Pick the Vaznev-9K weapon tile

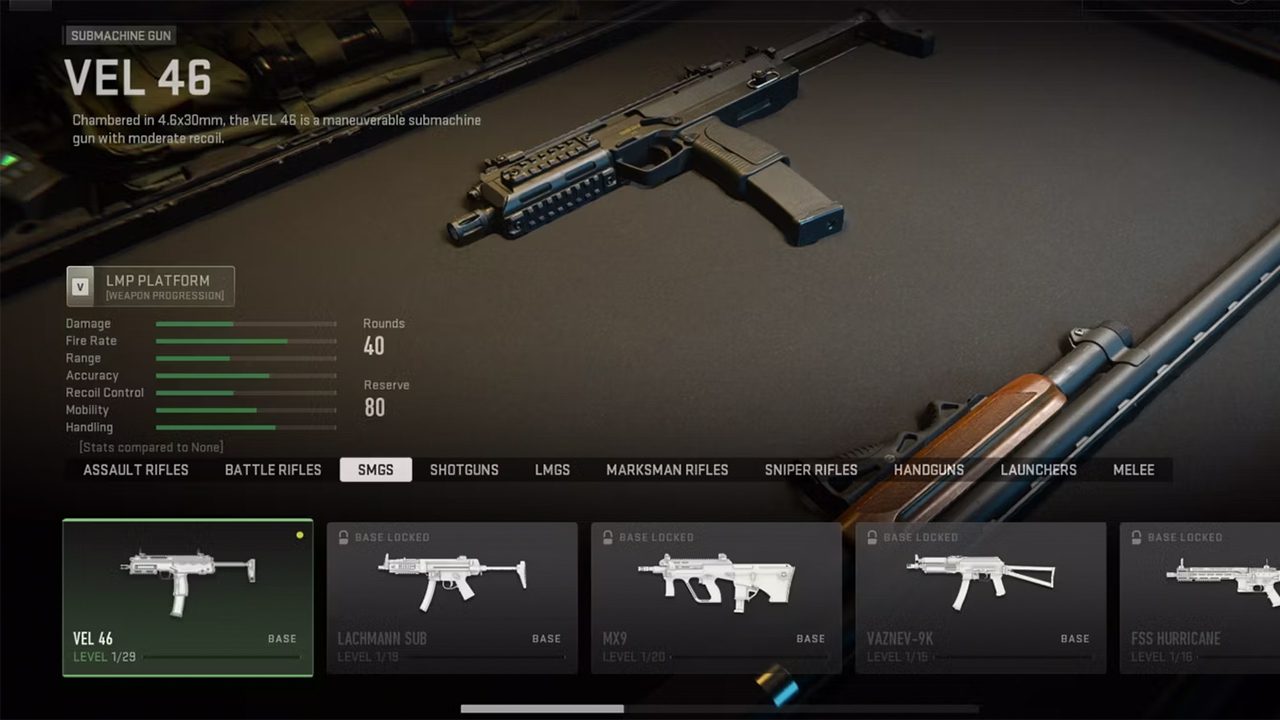980,597
